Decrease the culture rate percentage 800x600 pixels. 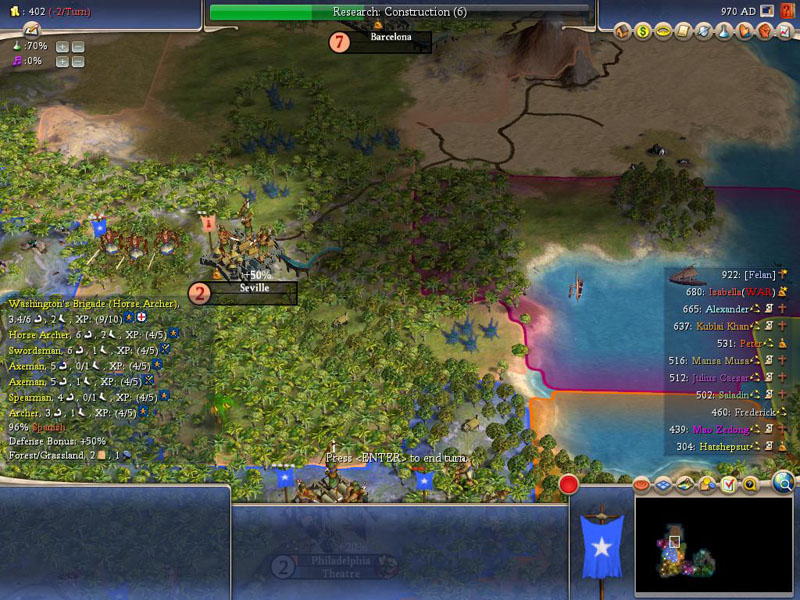[x=78, y=61]
